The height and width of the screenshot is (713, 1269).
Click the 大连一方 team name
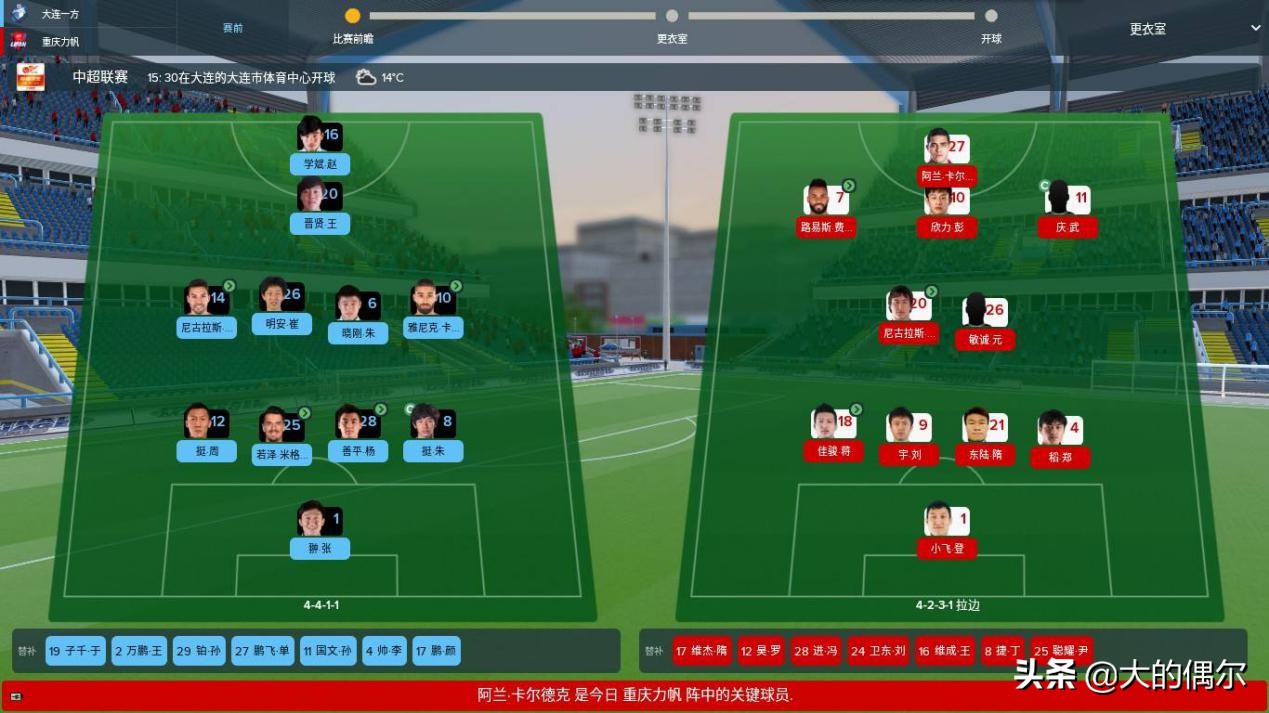[x=60, y=14]
